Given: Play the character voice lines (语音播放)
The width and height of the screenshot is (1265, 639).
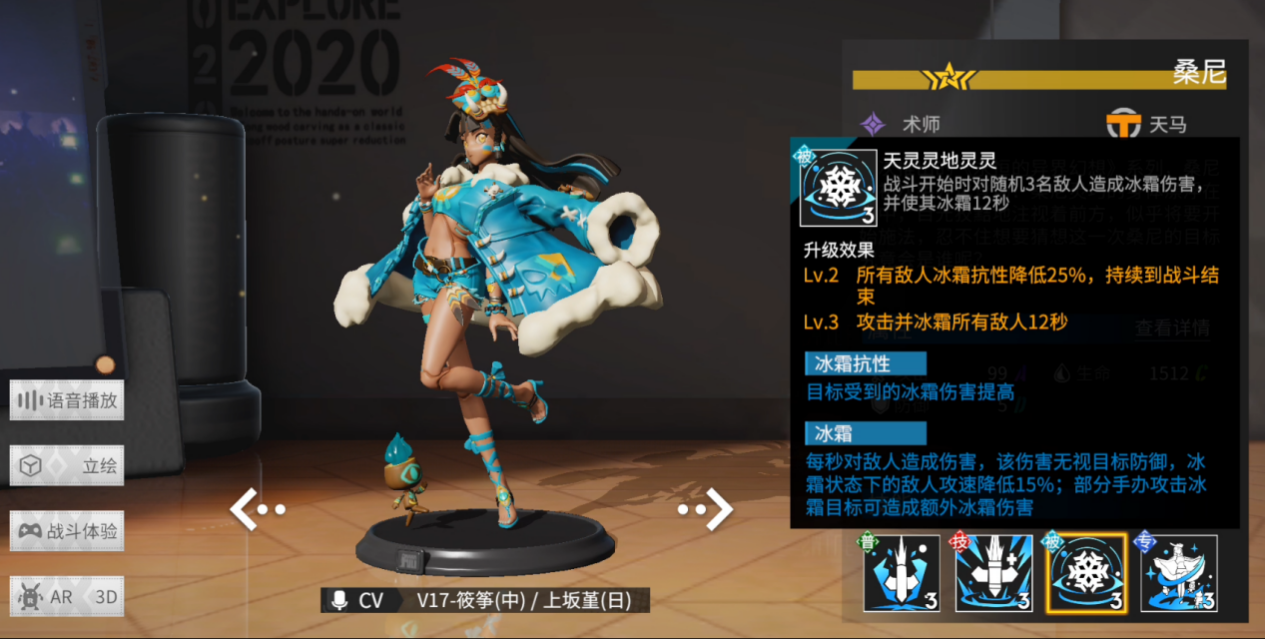Looking at the screenshot, I should pyautogui.click(x=67, y=401).
